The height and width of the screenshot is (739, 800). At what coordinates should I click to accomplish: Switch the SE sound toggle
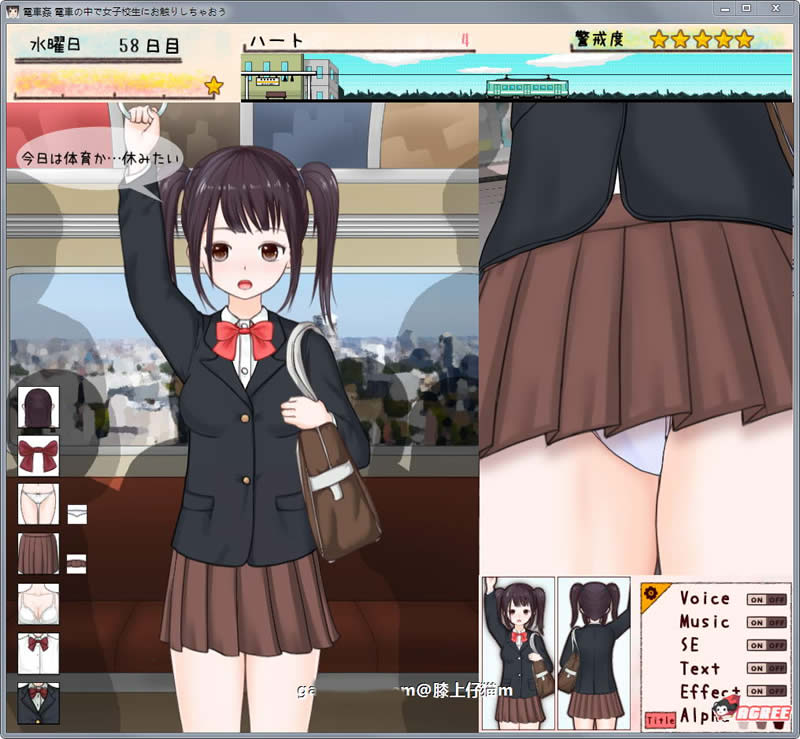[x=766, y=645]
